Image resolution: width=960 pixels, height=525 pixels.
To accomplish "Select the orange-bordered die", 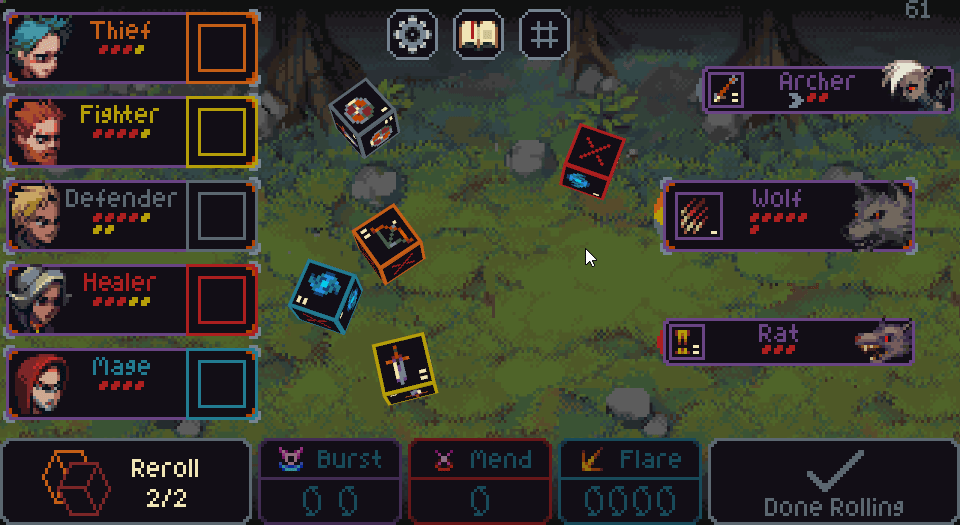I will point(389,243).
